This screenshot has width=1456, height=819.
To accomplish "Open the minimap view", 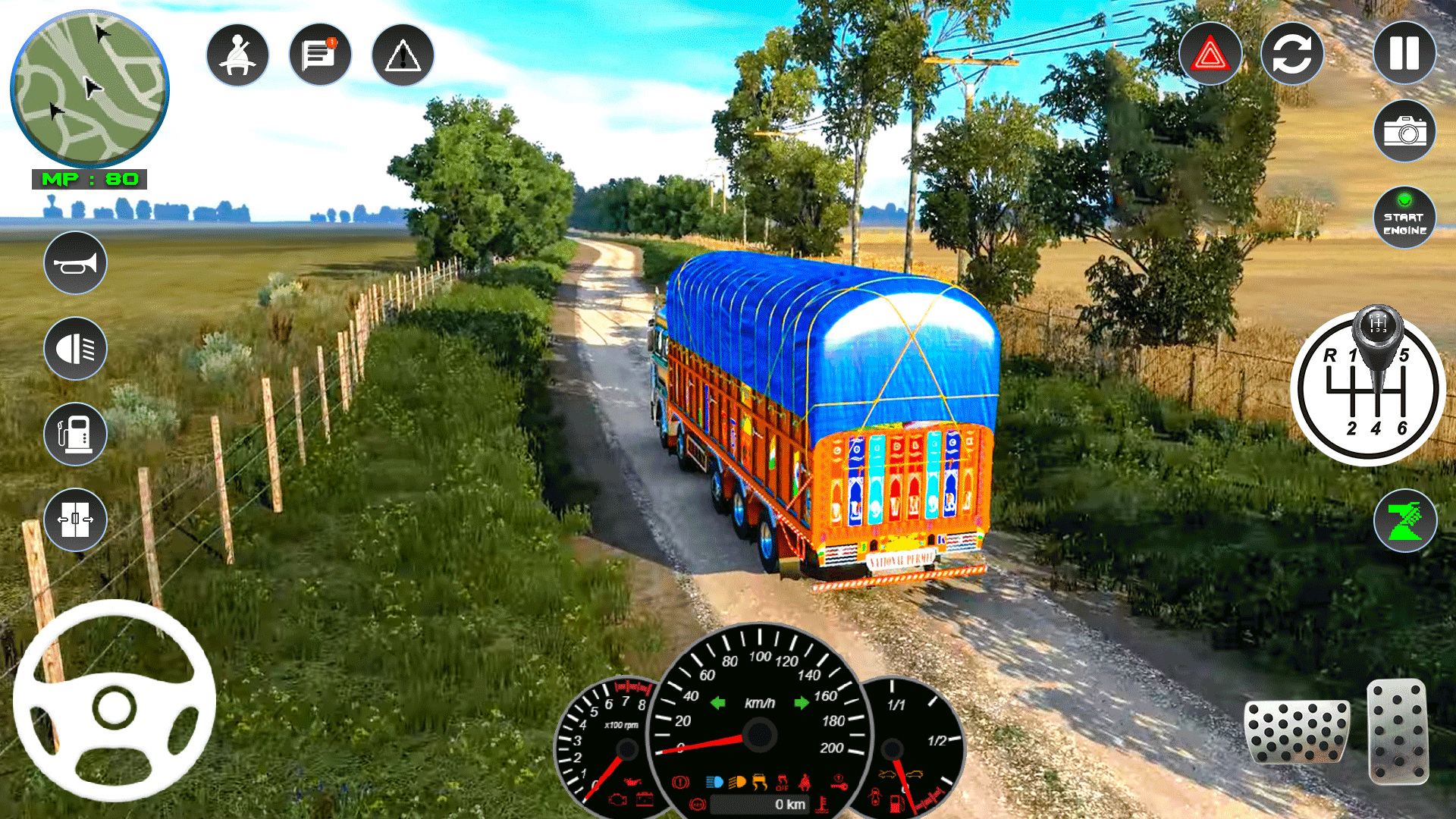I will (89, 87).
